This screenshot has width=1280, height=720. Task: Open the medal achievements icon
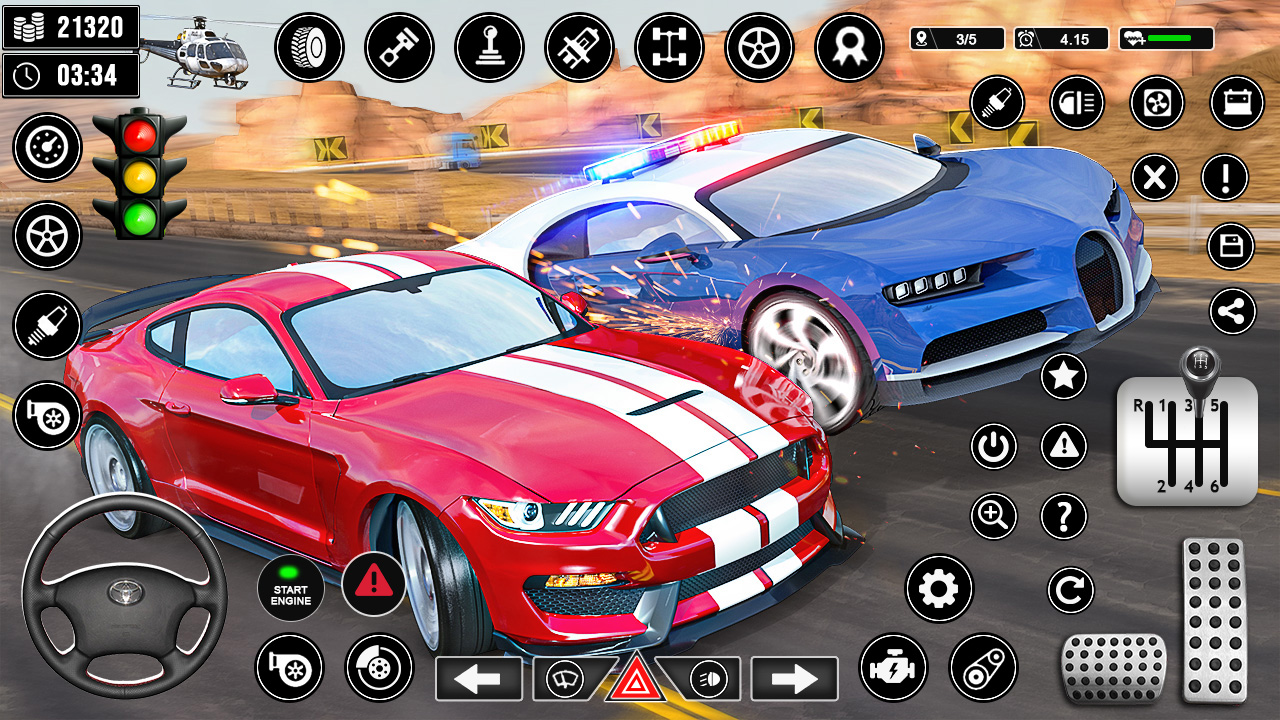[849, 47]
